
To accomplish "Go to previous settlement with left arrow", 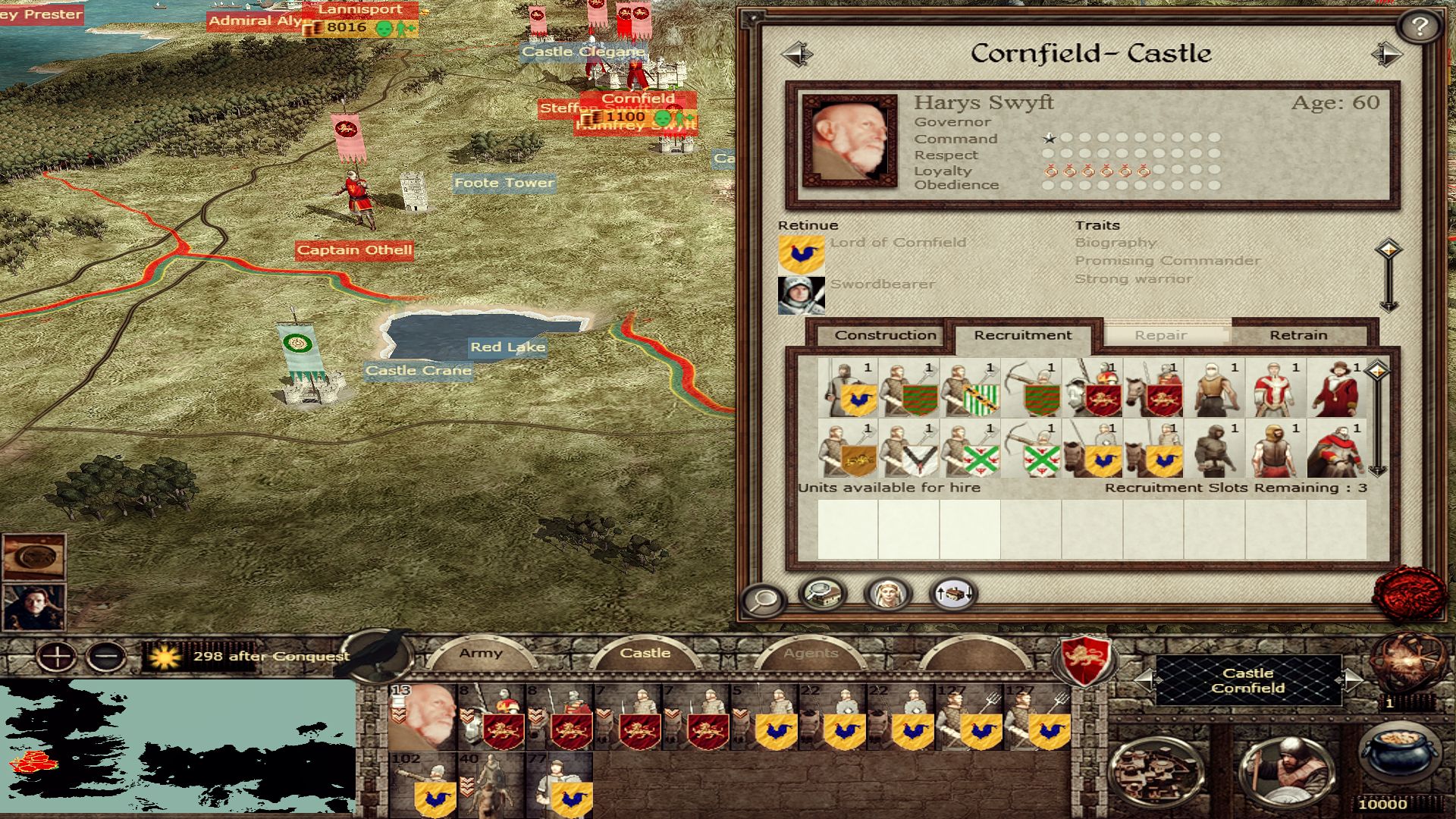I will click(797, 54).
